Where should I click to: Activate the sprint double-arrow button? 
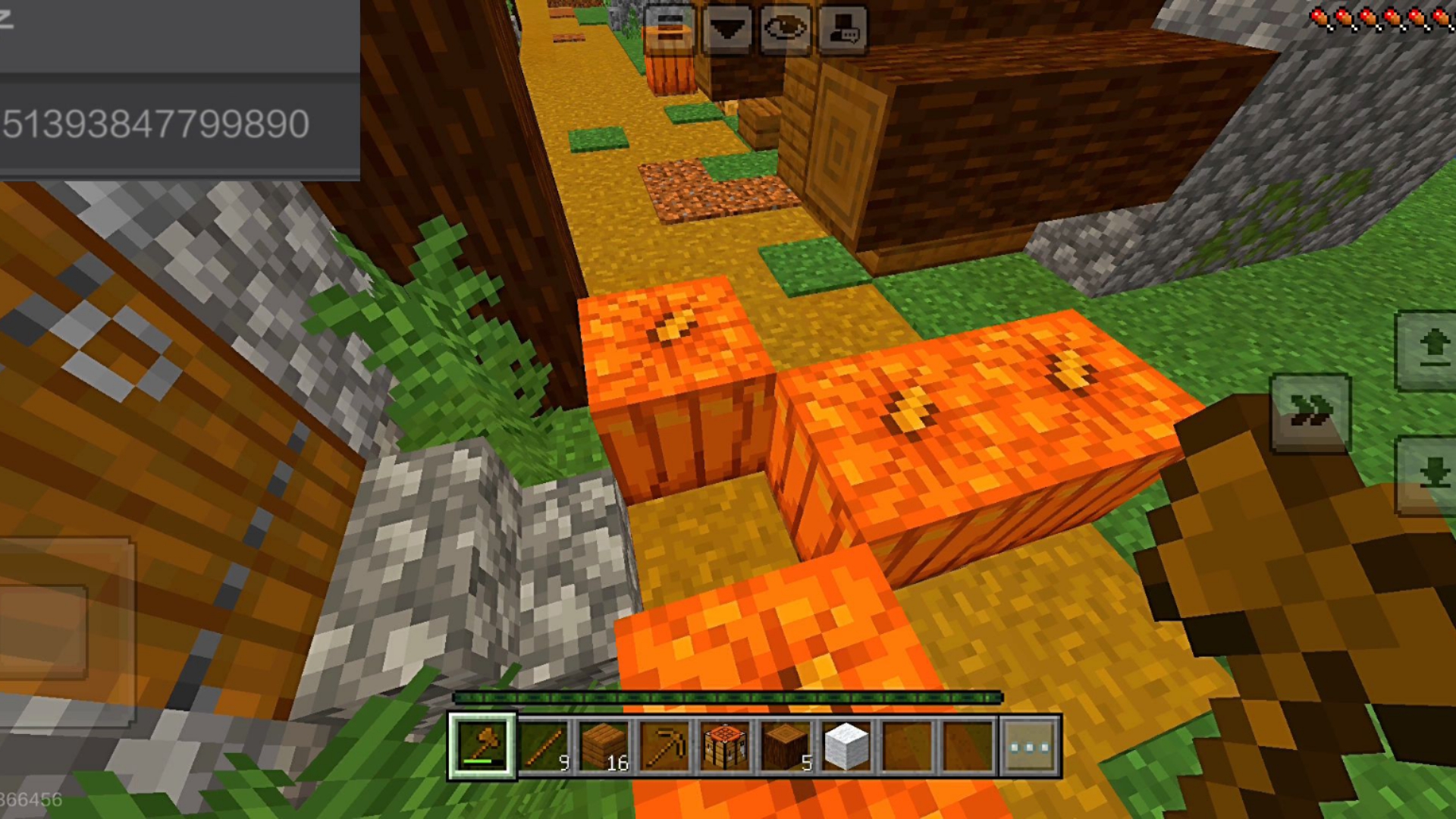tap(1310, 413)
